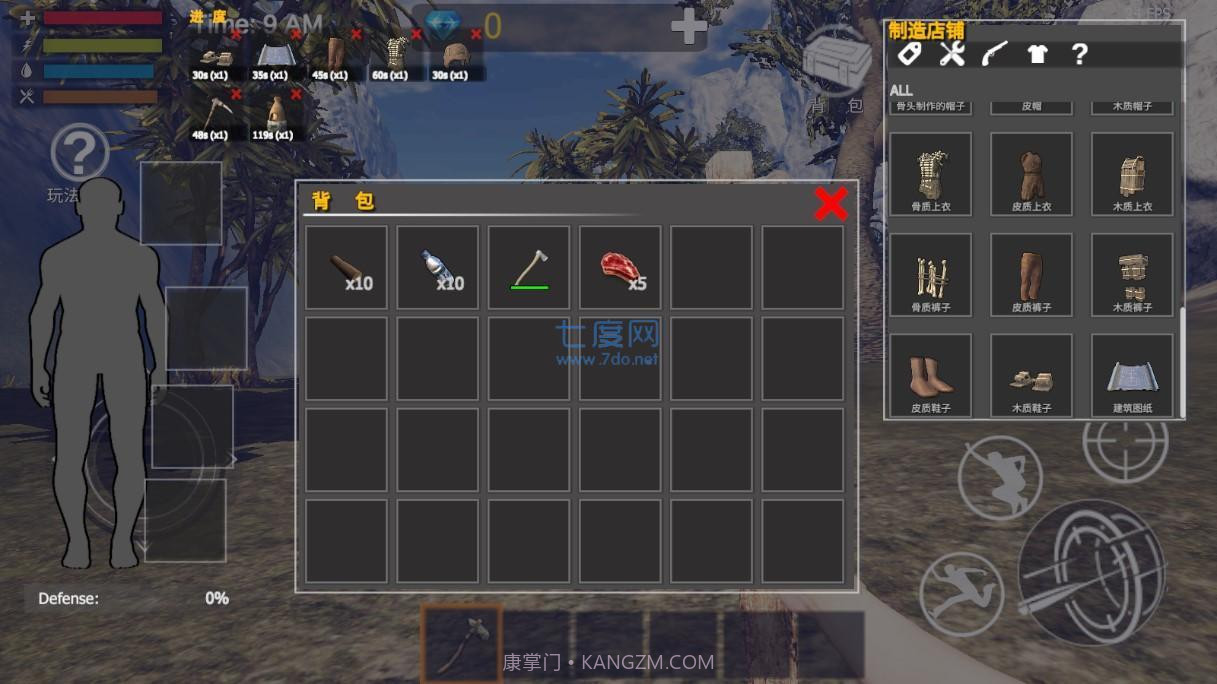Choose the axe in the backpack
The image size is (1217, 684).
tap(529, 267)
